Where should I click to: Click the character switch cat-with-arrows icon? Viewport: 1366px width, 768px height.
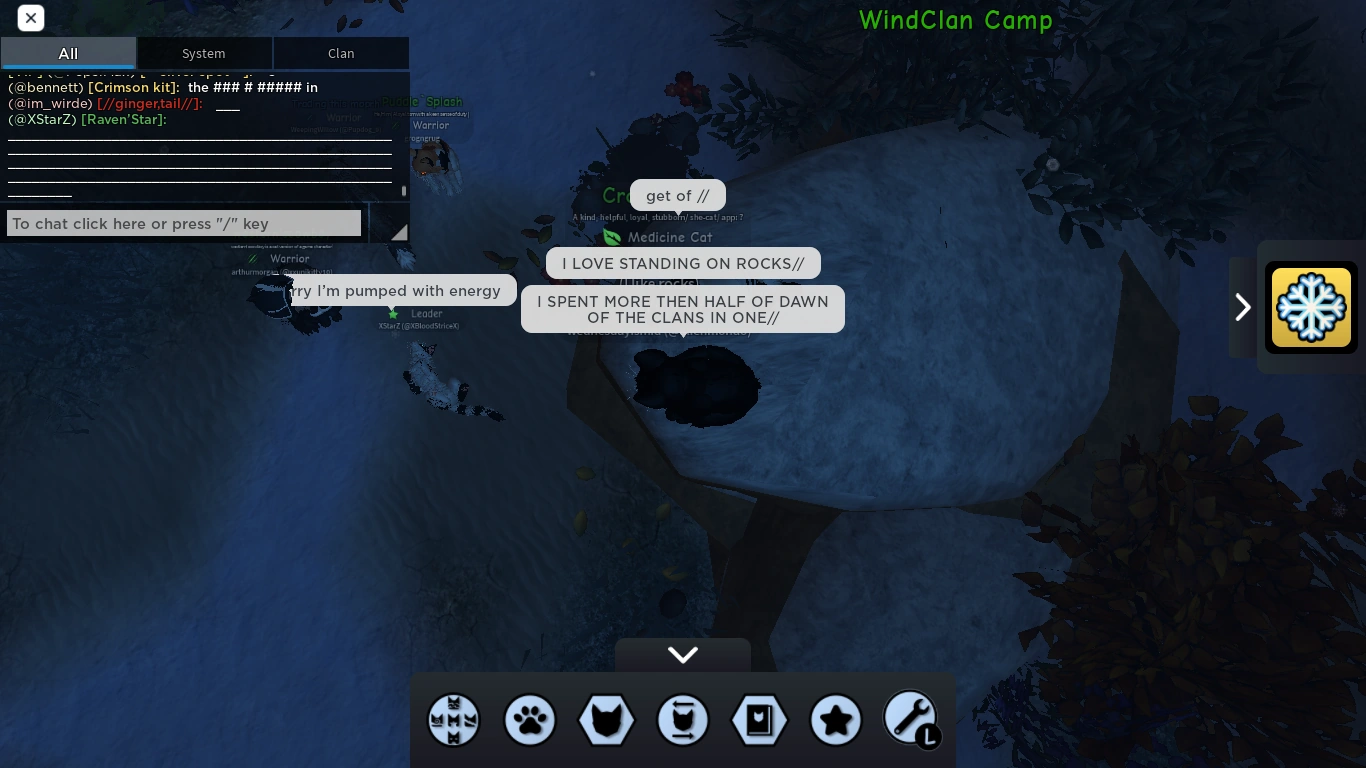tap(683, 720)
